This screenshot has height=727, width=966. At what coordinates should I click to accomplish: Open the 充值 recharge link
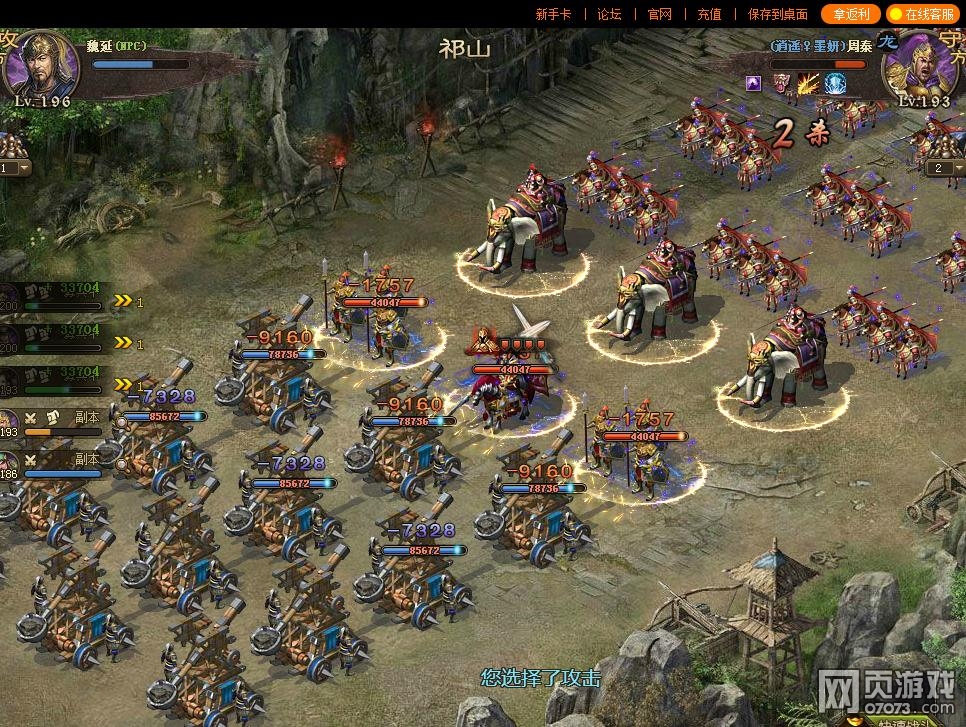[709, 14]
